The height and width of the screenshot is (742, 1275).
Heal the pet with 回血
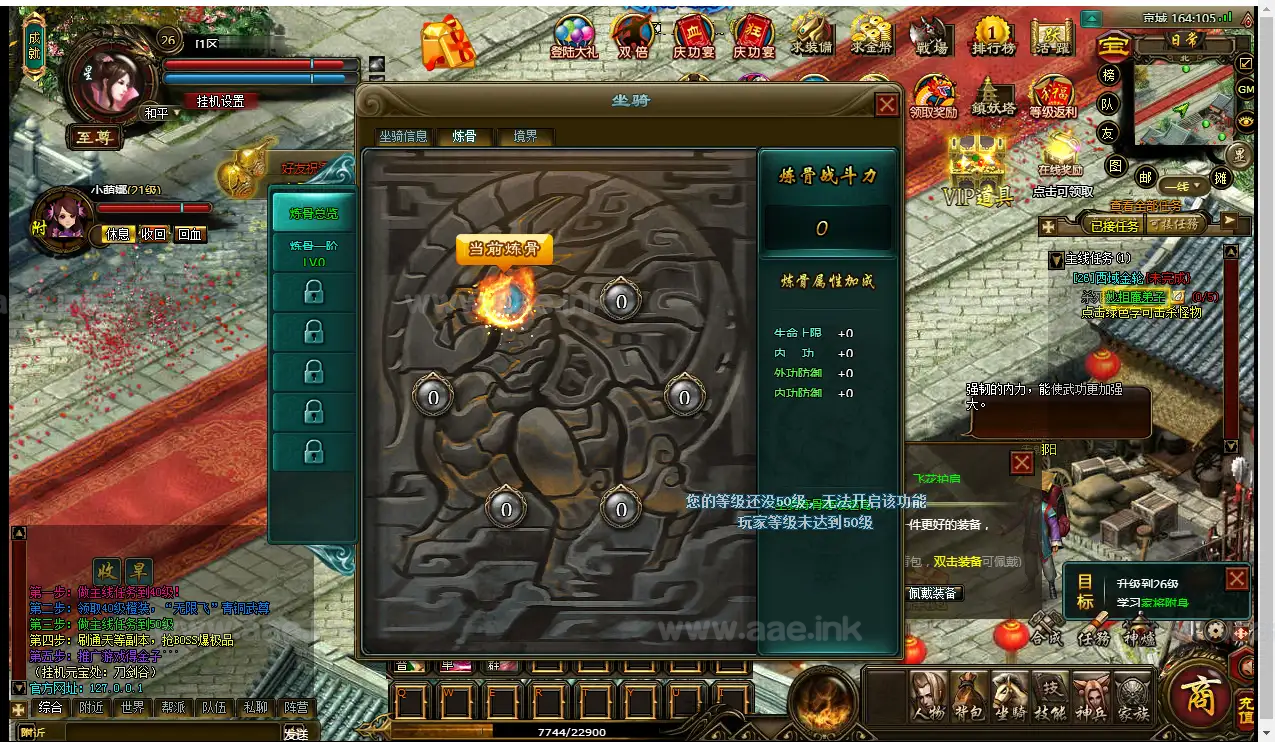pyautogui.click(x=189, y=234)
